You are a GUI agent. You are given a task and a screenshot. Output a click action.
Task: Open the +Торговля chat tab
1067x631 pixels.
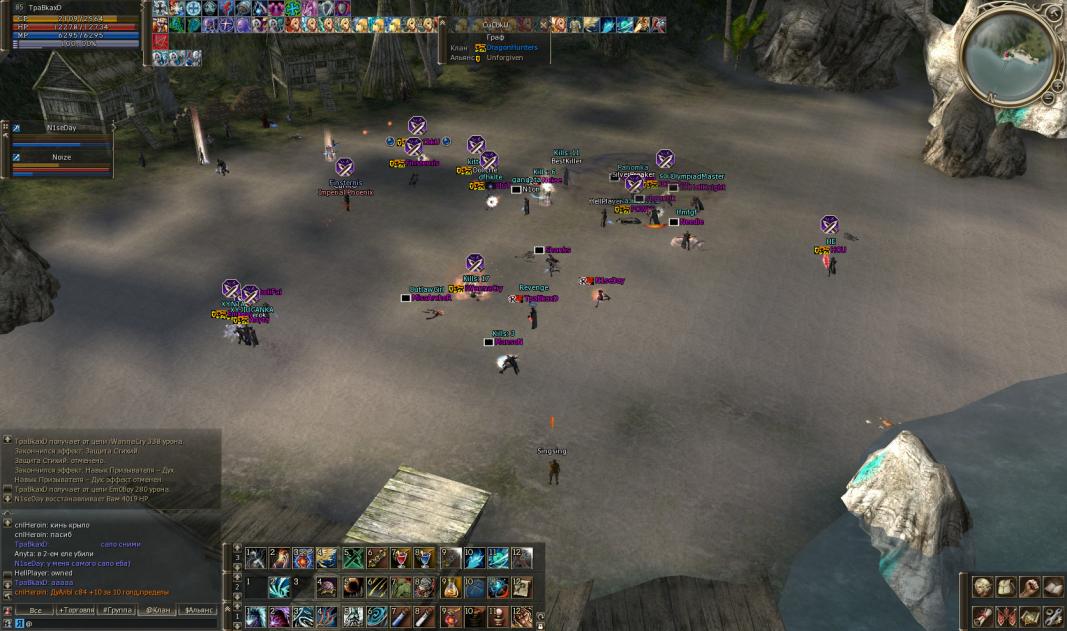(x=76, y=609)
